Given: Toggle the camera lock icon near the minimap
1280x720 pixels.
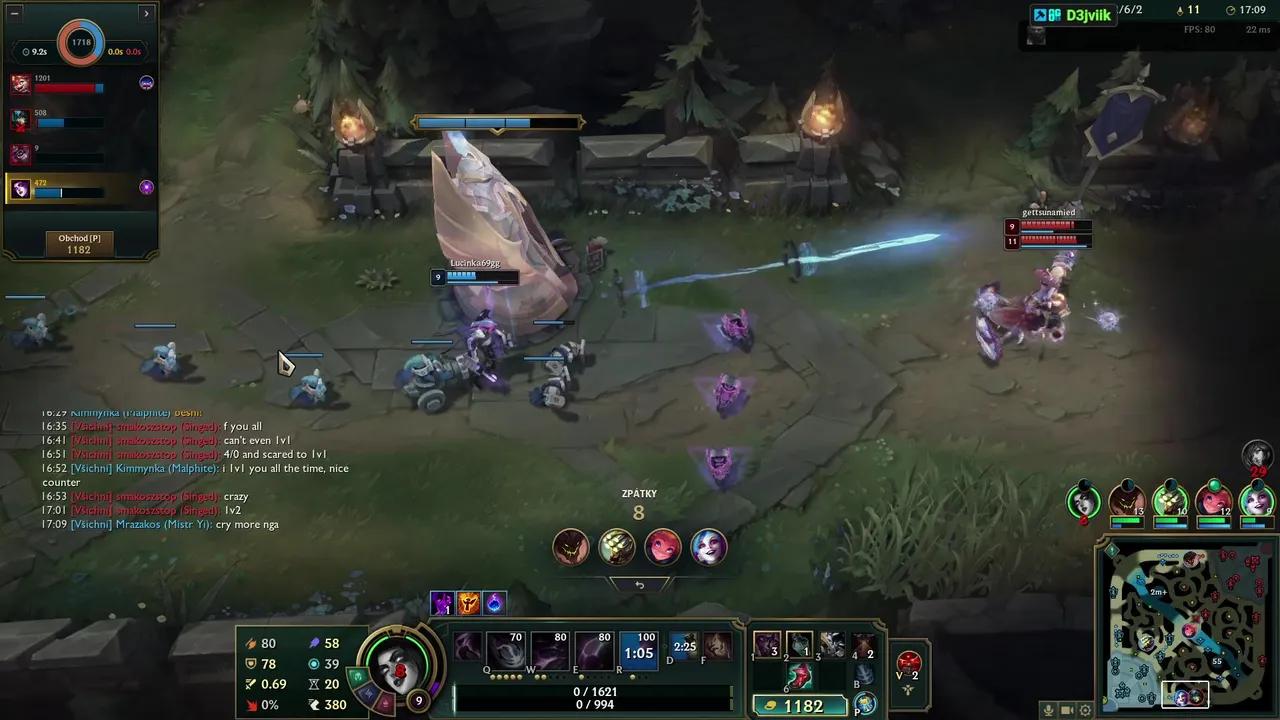Looking at the screenshot, I should pyautogui.click(x=1065, y=708).
